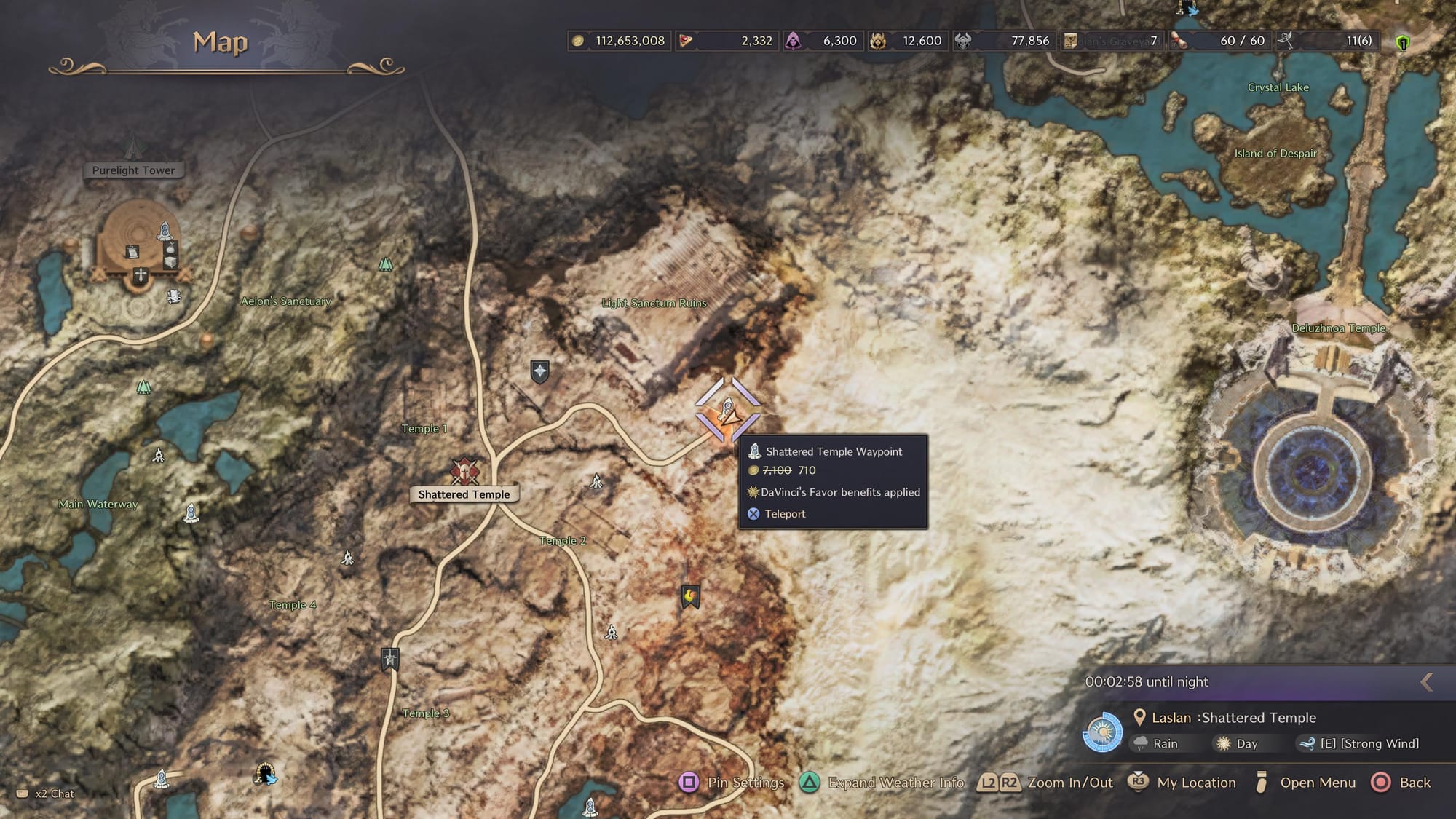Click the Deluzhnoa Temple label

[x=1338, y=328]
